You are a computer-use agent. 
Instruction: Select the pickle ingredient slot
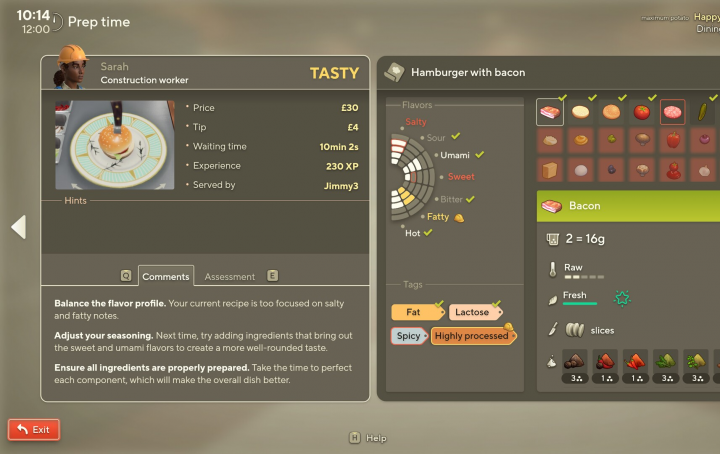(704, 111)
